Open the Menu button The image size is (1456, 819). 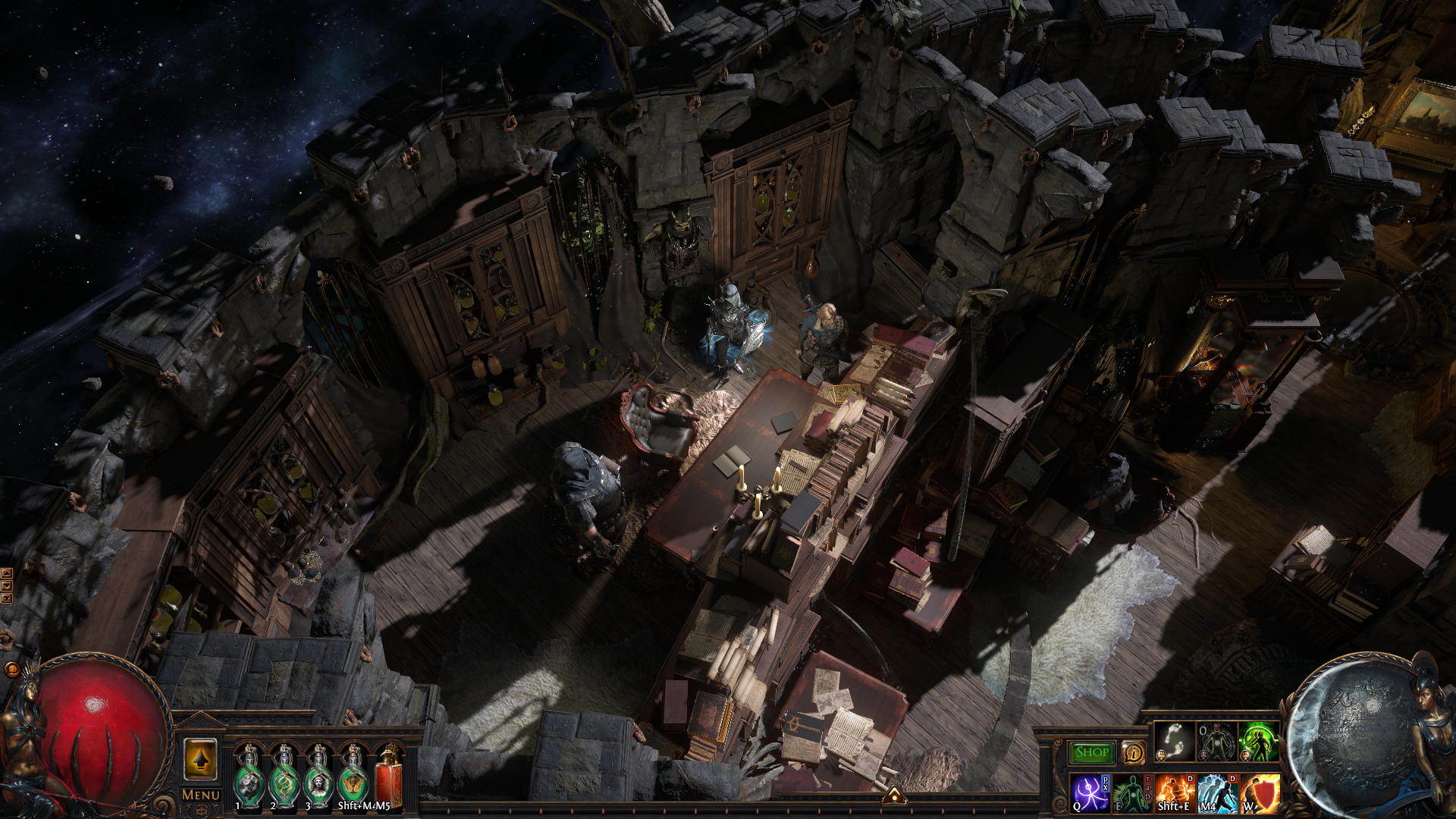201,795
